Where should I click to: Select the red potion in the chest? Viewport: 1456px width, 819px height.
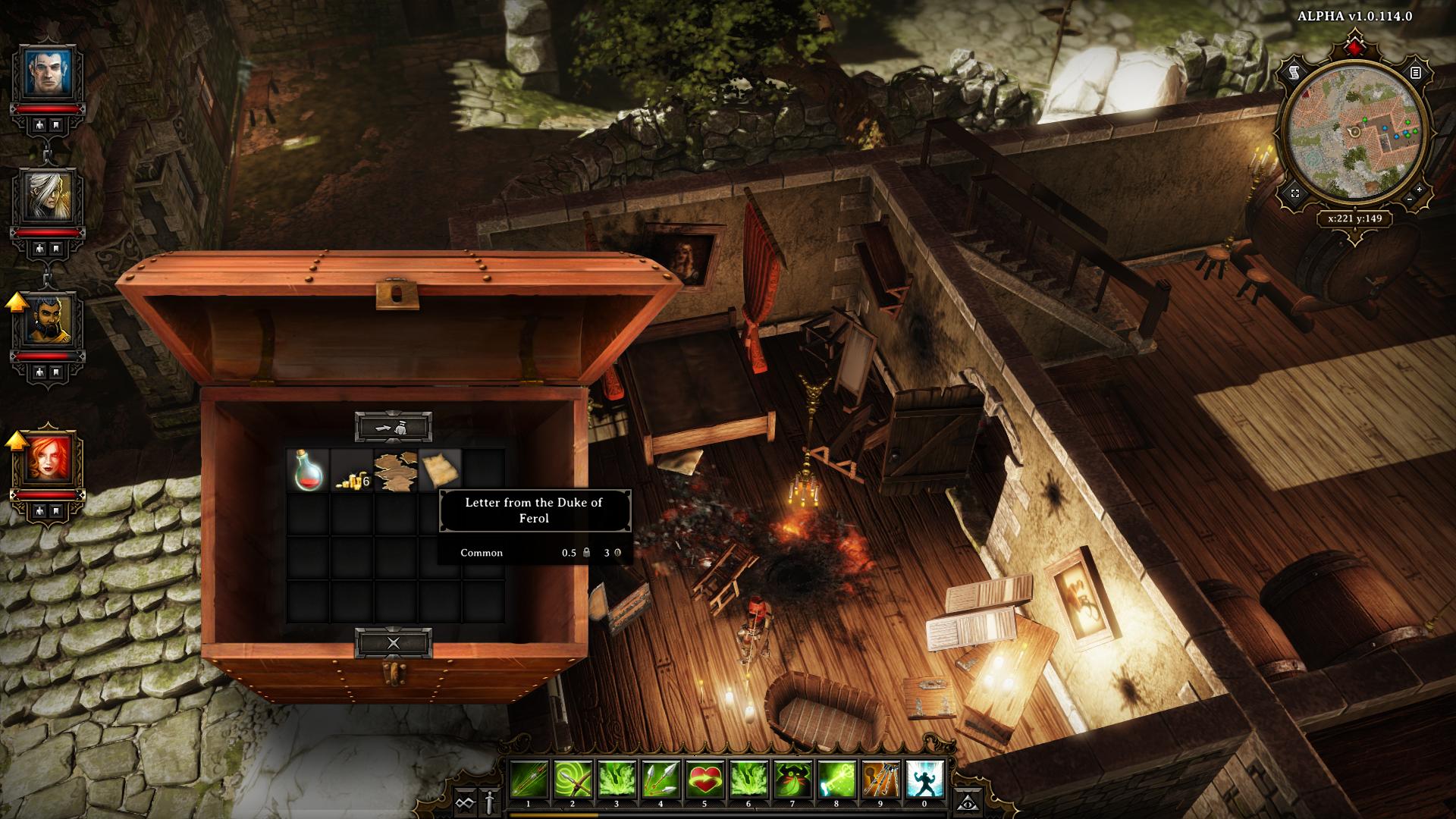[307, 471]
